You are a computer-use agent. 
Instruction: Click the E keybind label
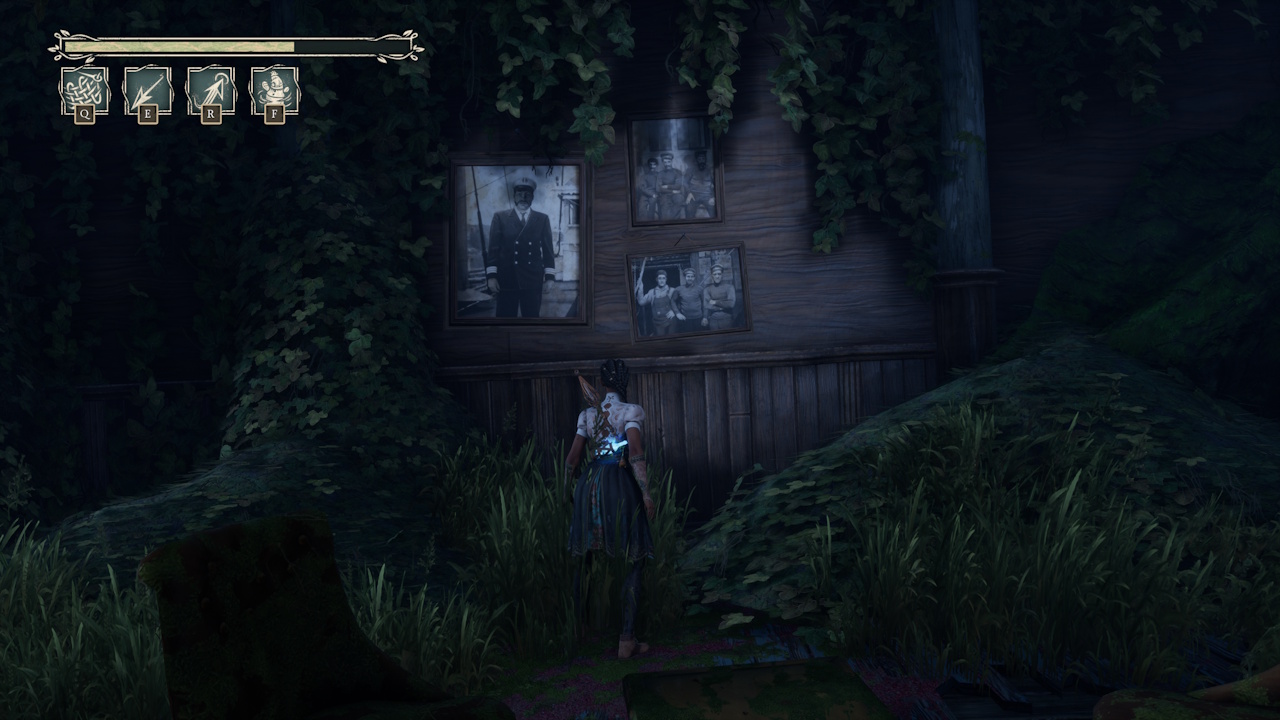(148, 113)
